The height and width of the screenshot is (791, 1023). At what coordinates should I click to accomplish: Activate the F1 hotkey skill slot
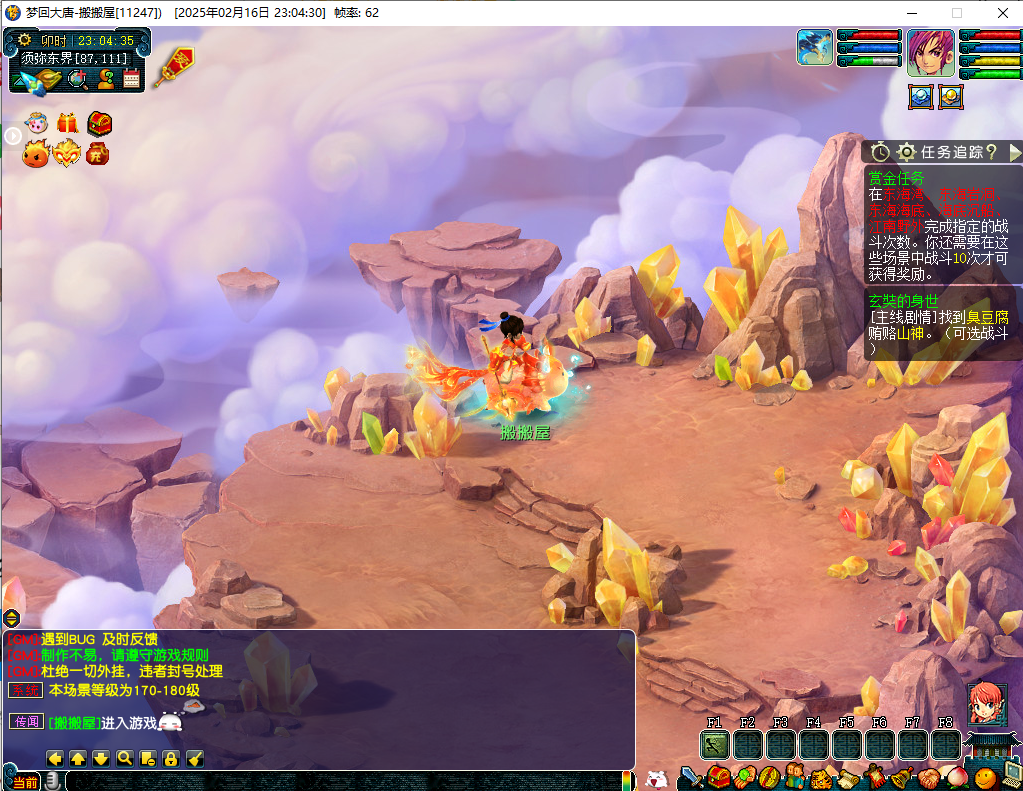click(x=715, y=744)
